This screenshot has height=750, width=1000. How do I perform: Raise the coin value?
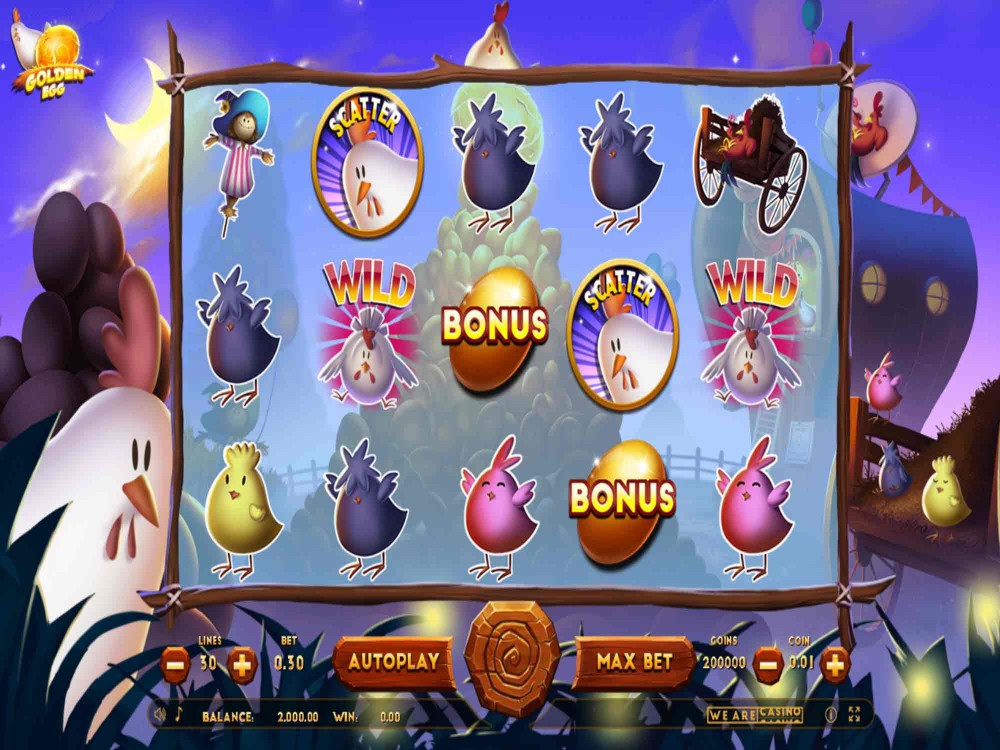(x=834, y=663)
